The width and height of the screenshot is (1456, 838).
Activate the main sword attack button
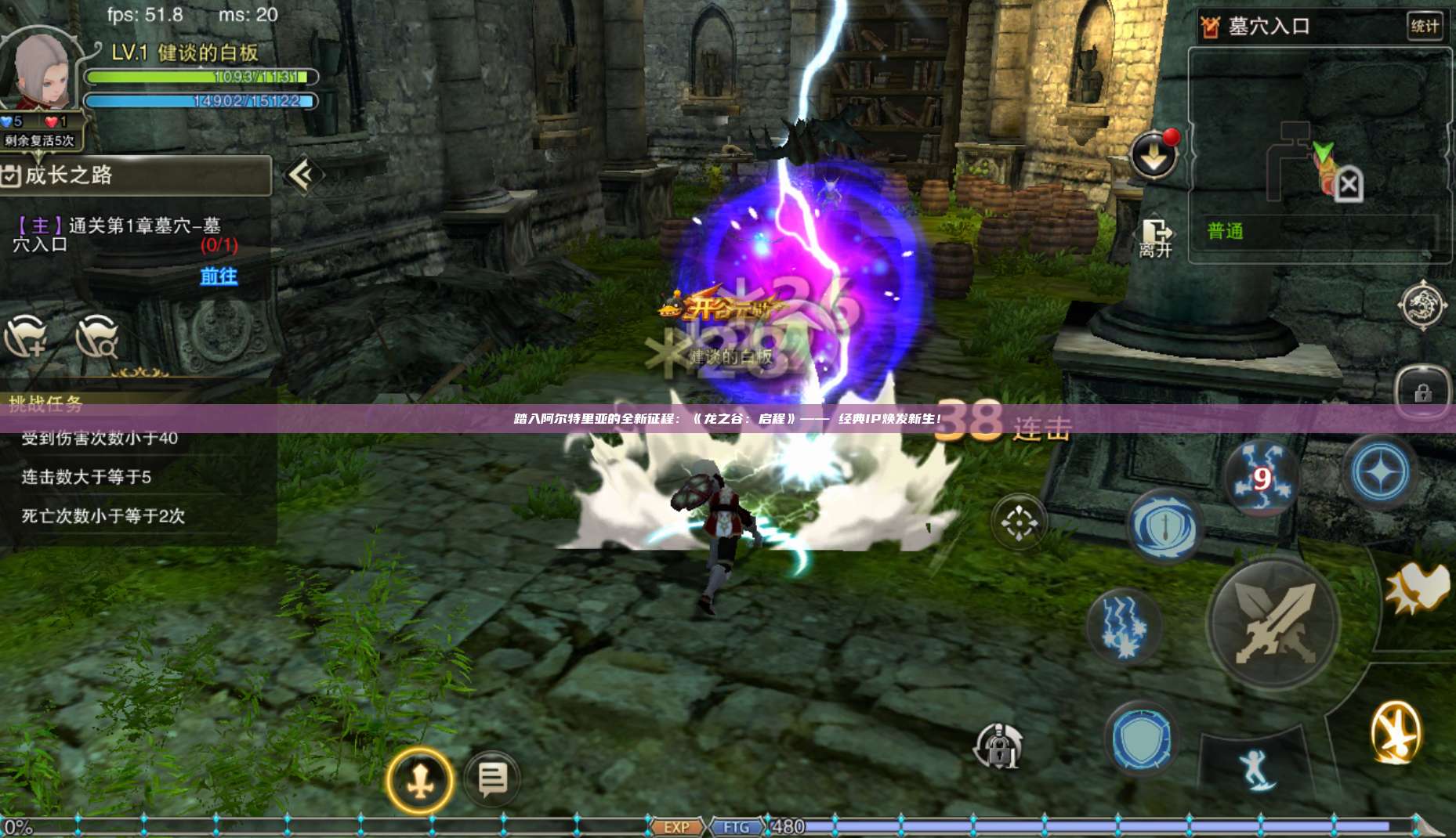[1273, 623]
